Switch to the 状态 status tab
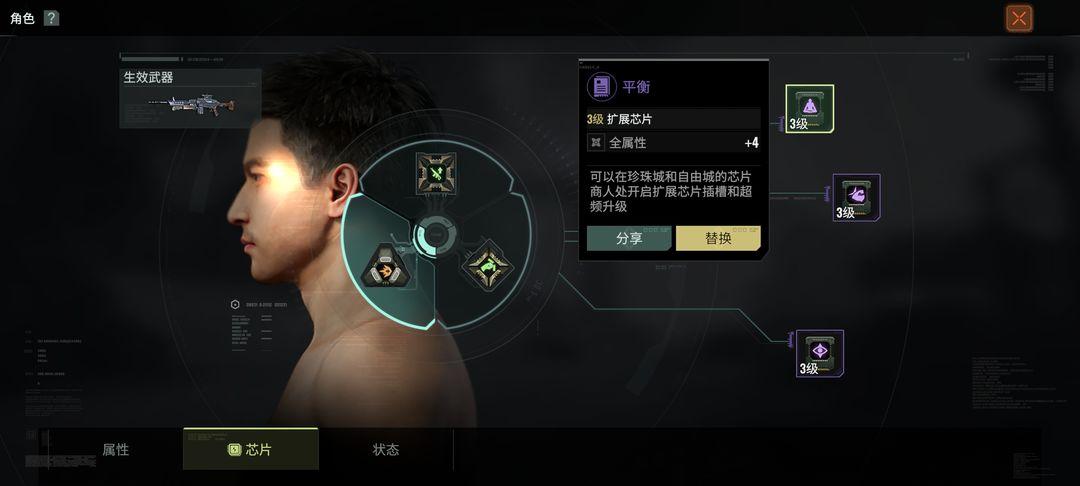1080x486 pixels. [x=385, y=450]
